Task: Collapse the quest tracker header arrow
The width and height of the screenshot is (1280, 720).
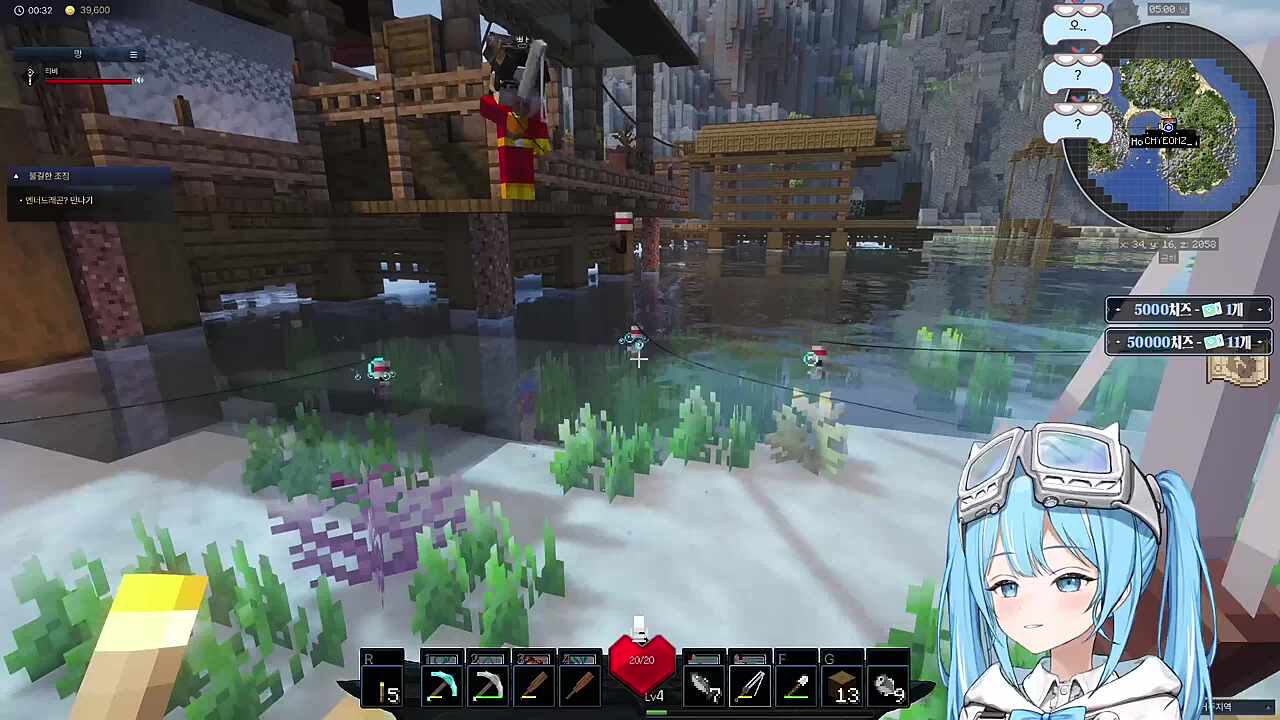Action: [16, 176]
